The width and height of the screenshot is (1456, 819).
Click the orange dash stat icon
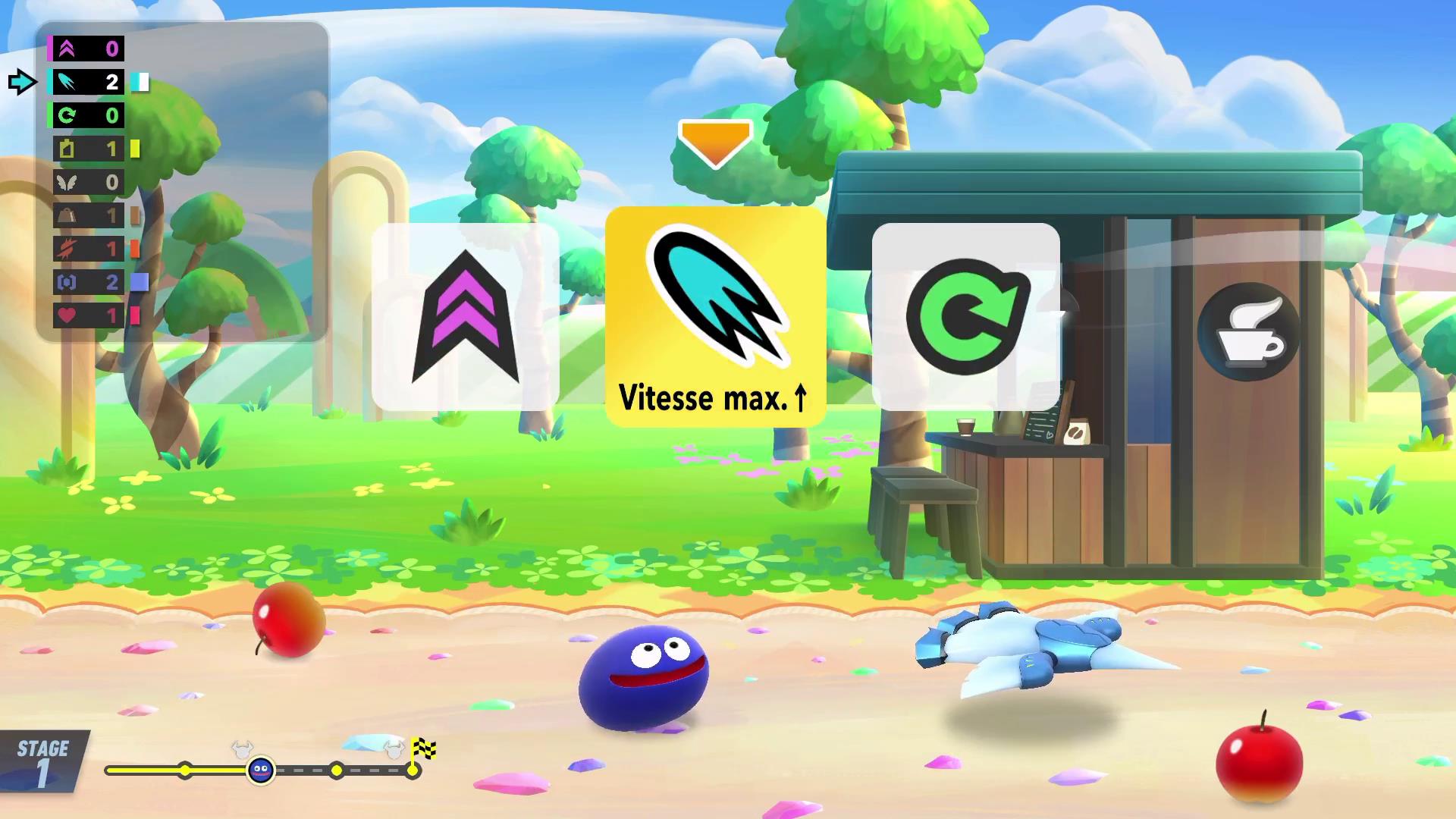pyautogui.click(x=67, y=249)
